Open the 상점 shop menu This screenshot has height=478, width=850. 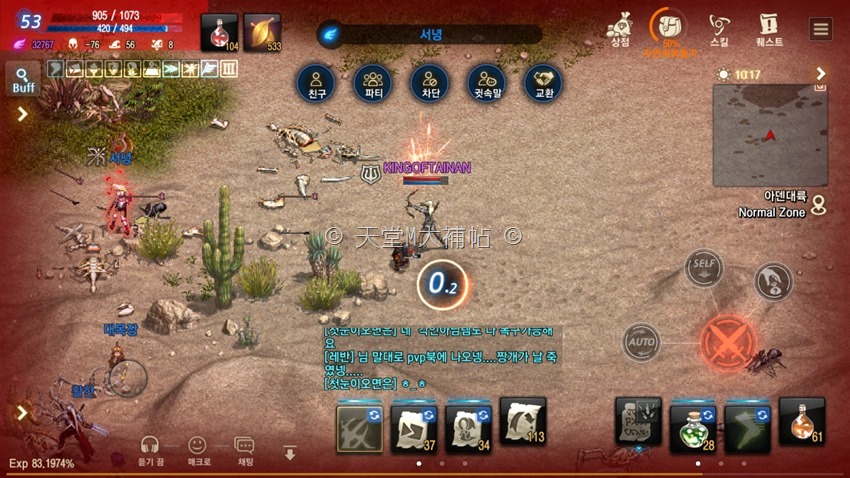coord(620,27)
